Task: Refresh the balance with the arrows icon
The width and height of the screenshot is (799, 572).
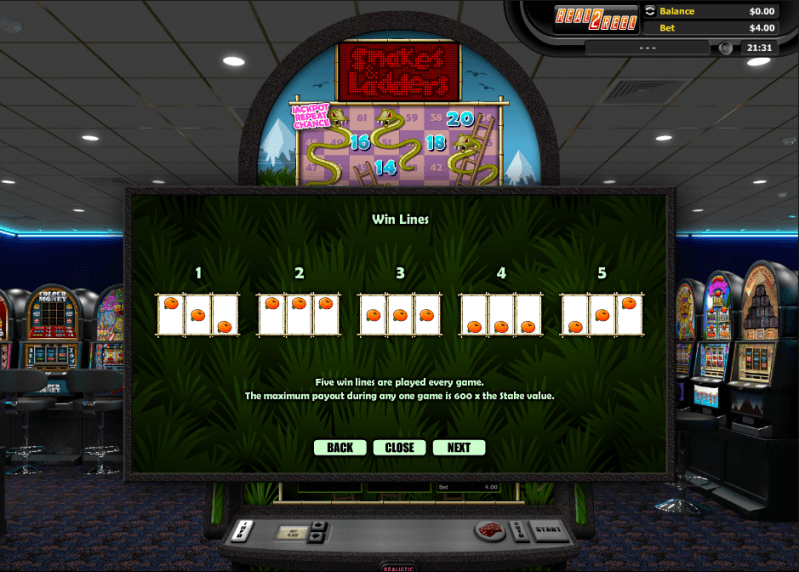Action: tap(649, 11)
